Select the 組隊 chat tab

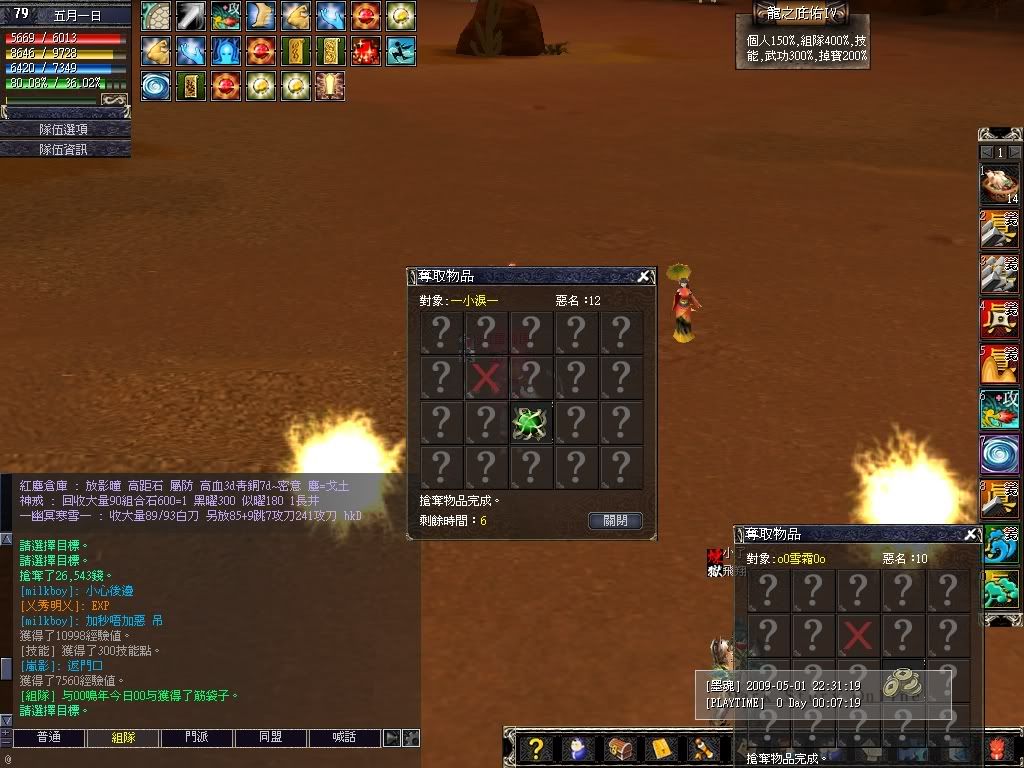coord(122,738)
